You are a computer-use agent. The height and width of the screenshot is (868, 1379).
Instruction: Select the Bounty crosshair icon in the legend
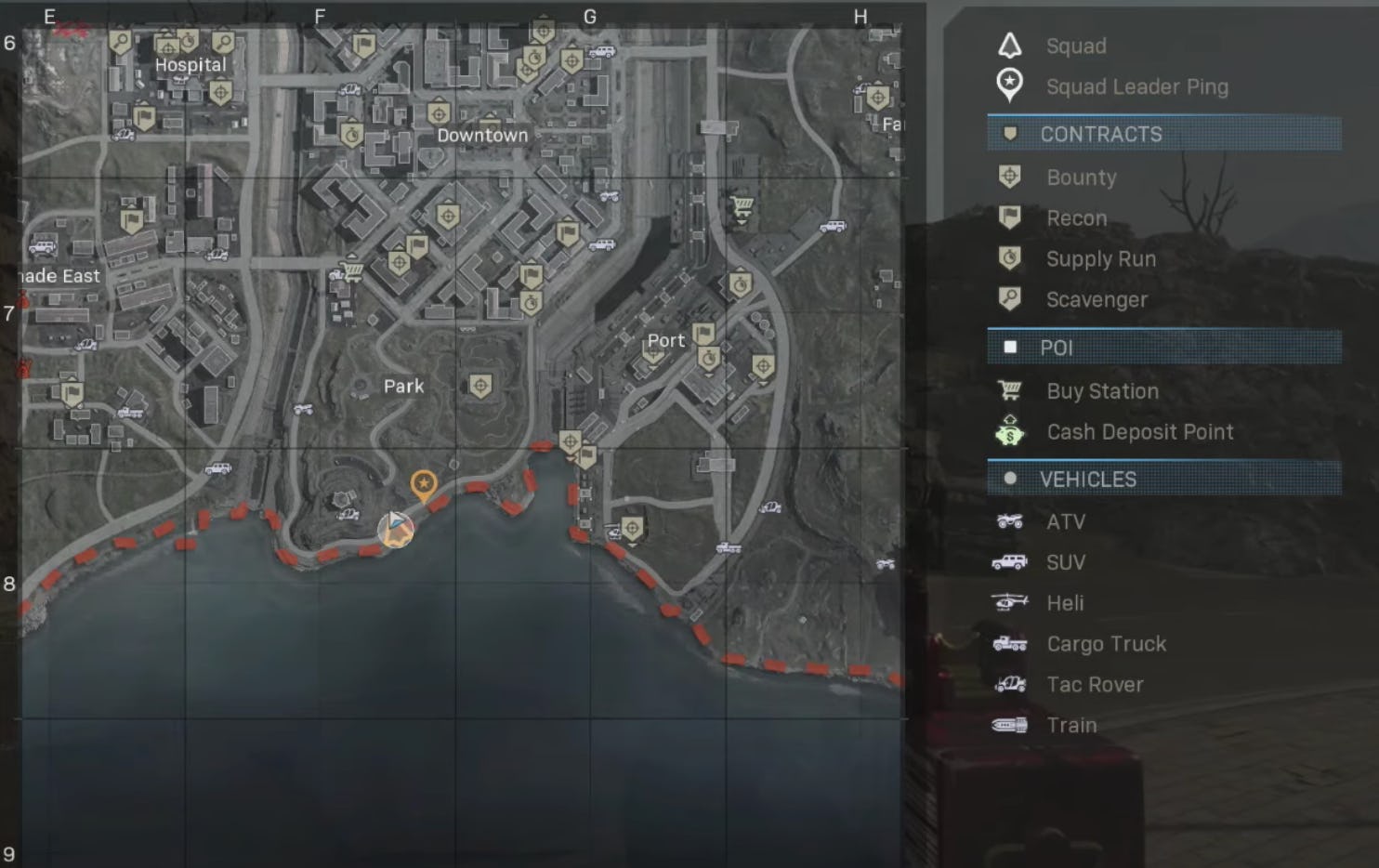[1010, 177]
